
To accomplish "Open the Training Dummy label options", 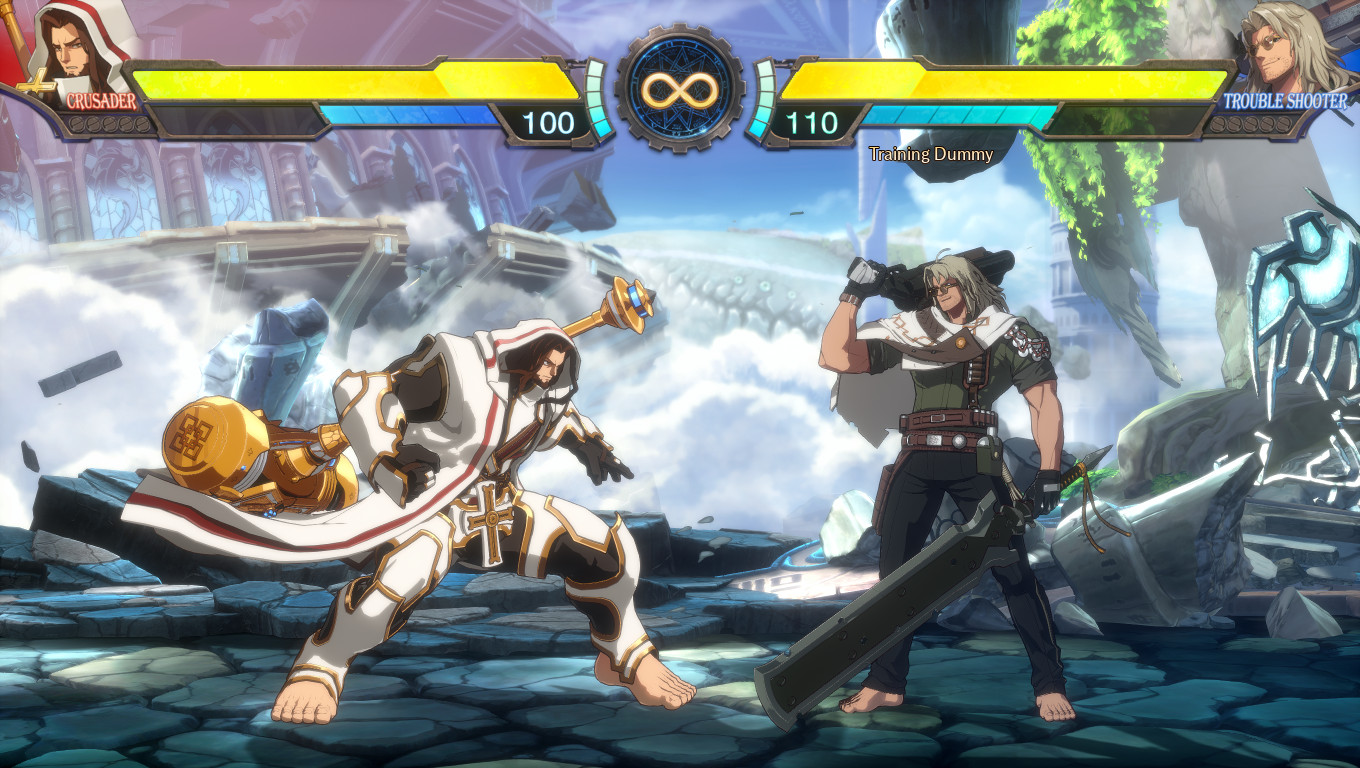I will (930, 155).
